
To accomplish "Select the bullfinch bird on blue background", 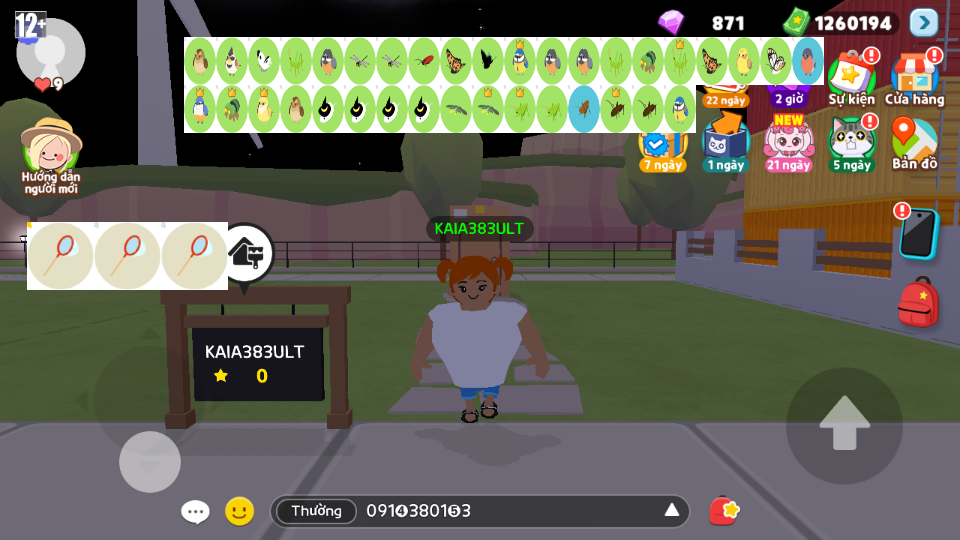I will [x=808, y=61].
